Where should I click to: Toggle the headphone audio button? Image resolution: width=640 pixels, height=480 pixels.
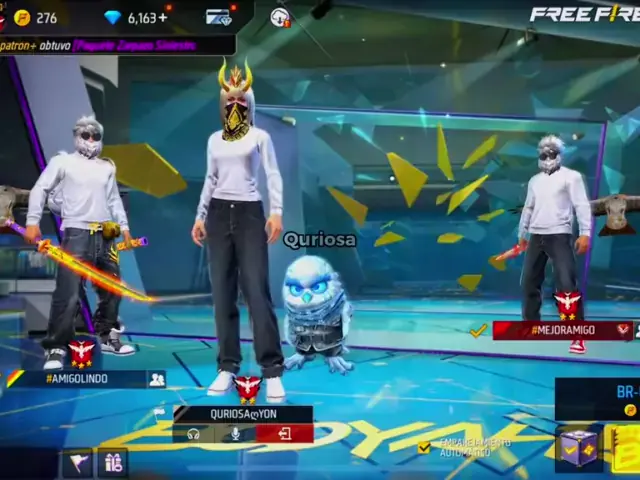click(193, 434)
